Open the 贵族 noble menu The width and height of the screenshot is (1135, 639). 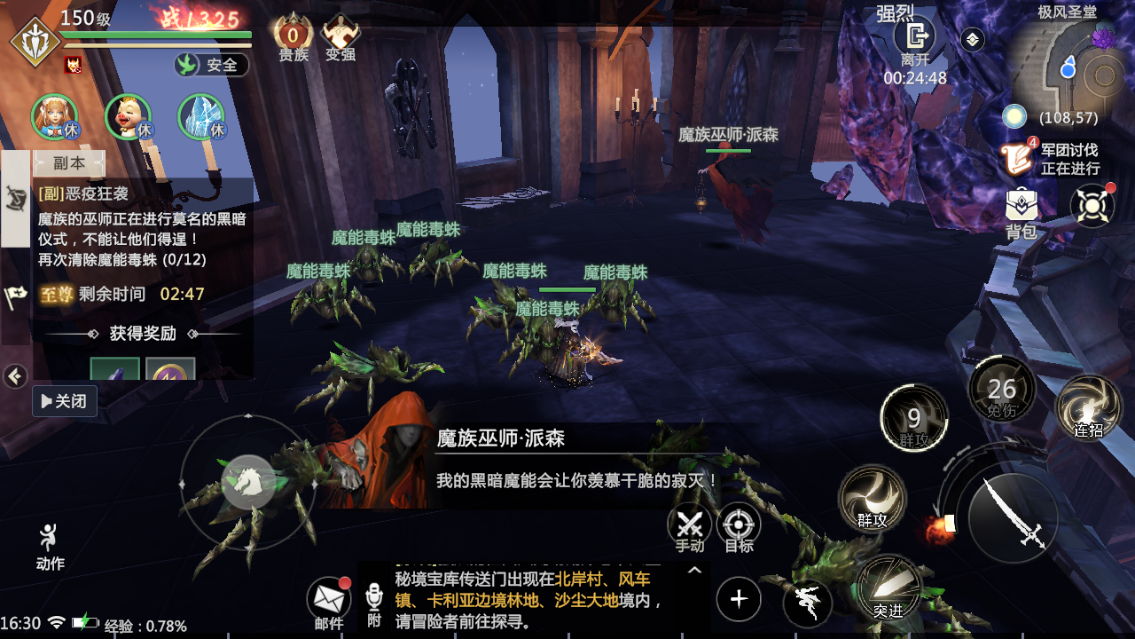(293, 38)
